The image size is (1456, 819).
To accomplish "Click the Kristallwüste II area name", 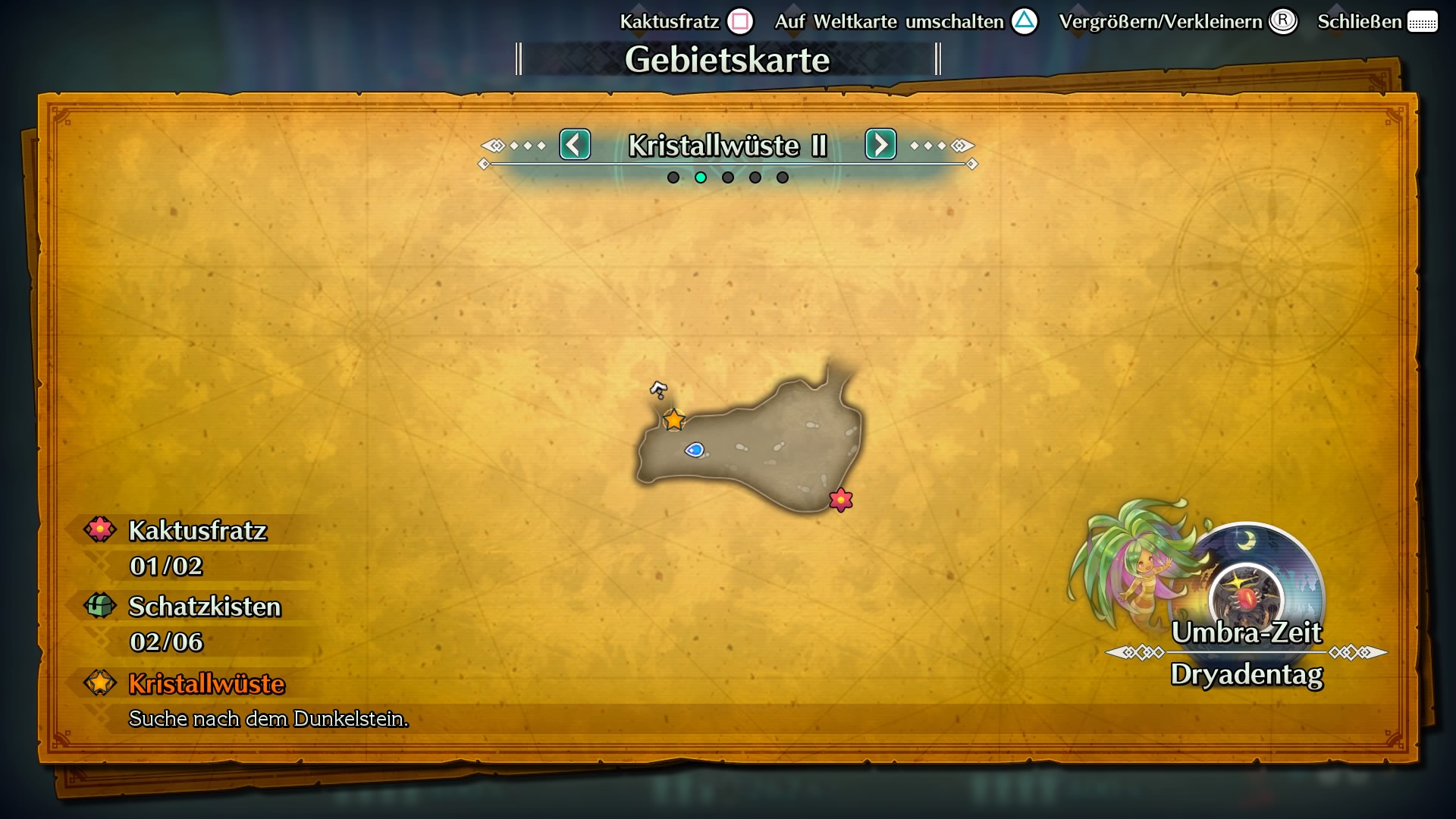I will pyautogui.click(x=727, y=146).
